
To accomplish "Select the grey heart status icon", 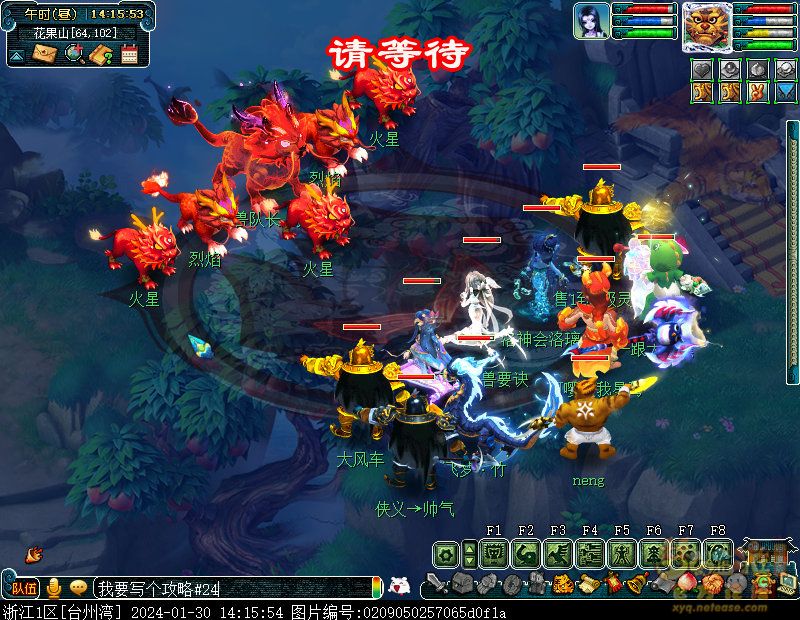I will click(704, 69).
